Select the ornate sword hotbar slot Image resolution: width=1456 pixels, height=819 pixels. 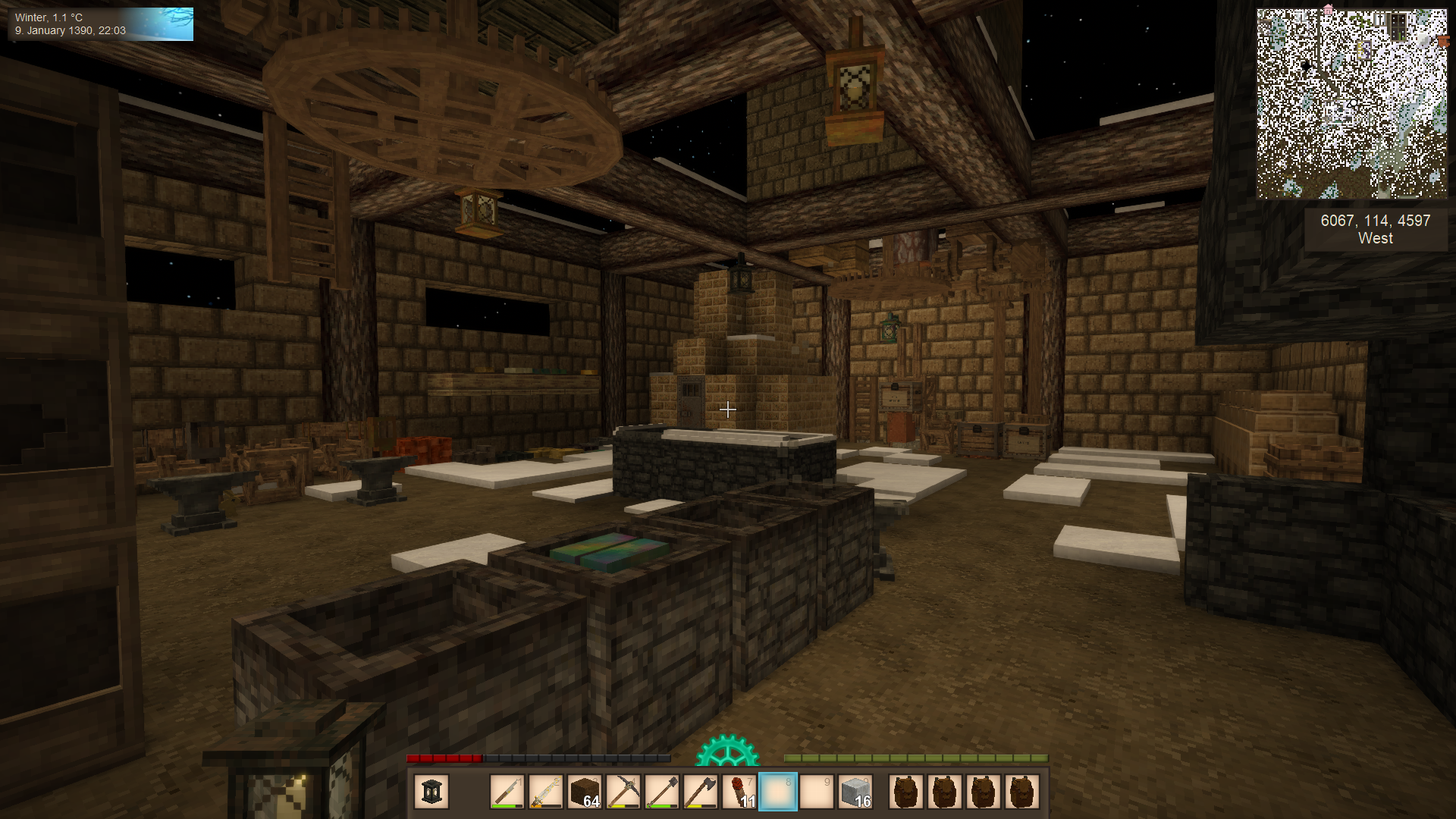pos(545,792)
